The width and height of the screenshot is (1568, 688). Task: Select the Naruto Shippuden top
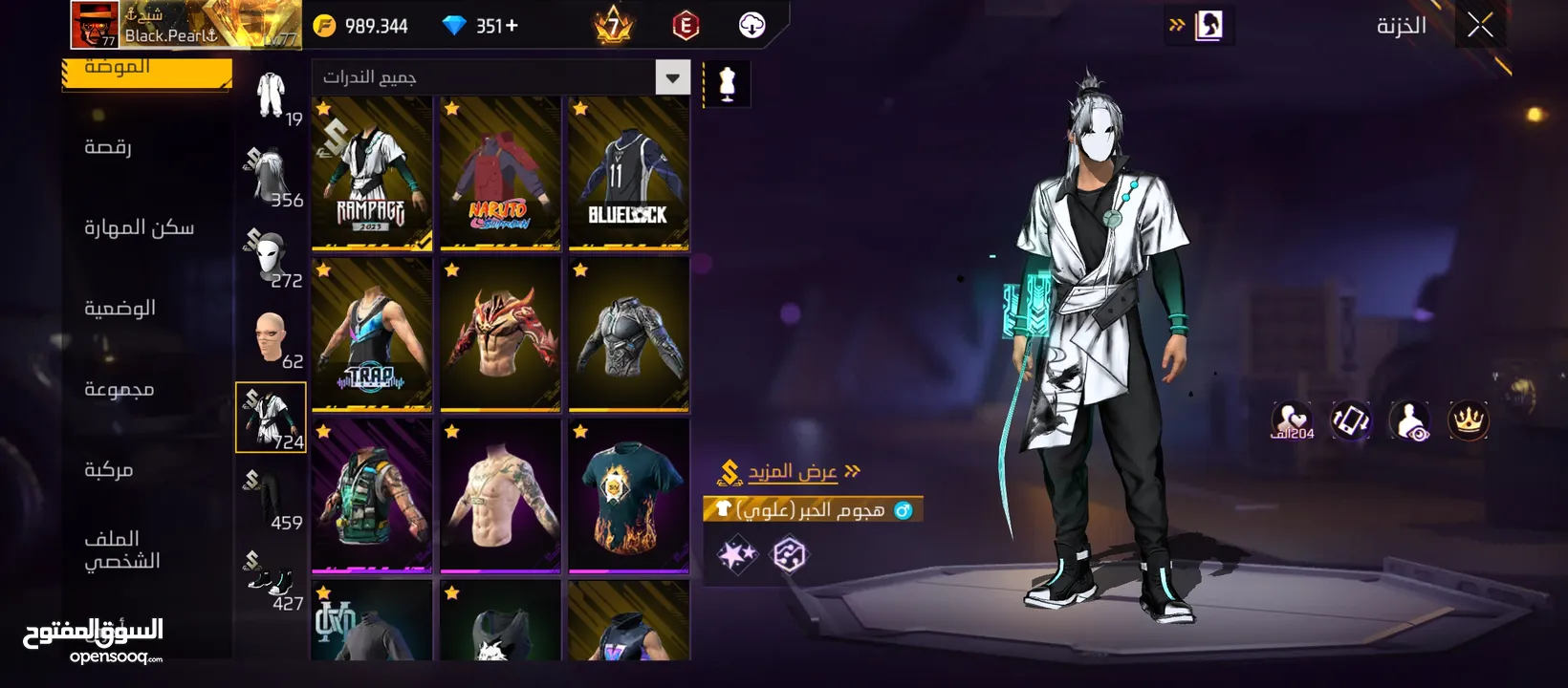click(x=500, y=174)
